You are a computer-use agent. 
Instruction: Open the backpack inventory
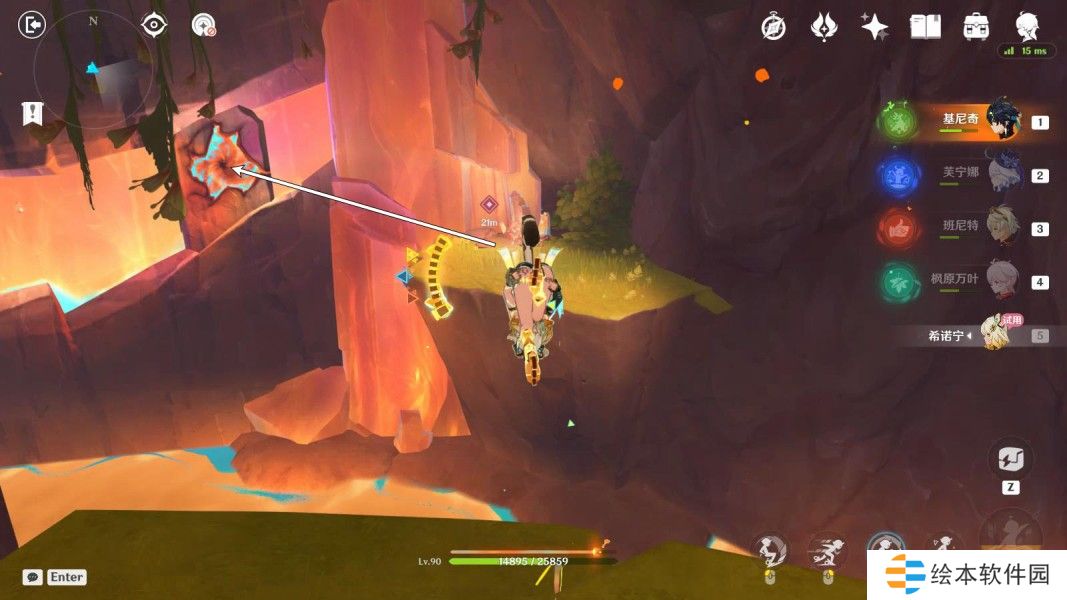tap(976, 27)
